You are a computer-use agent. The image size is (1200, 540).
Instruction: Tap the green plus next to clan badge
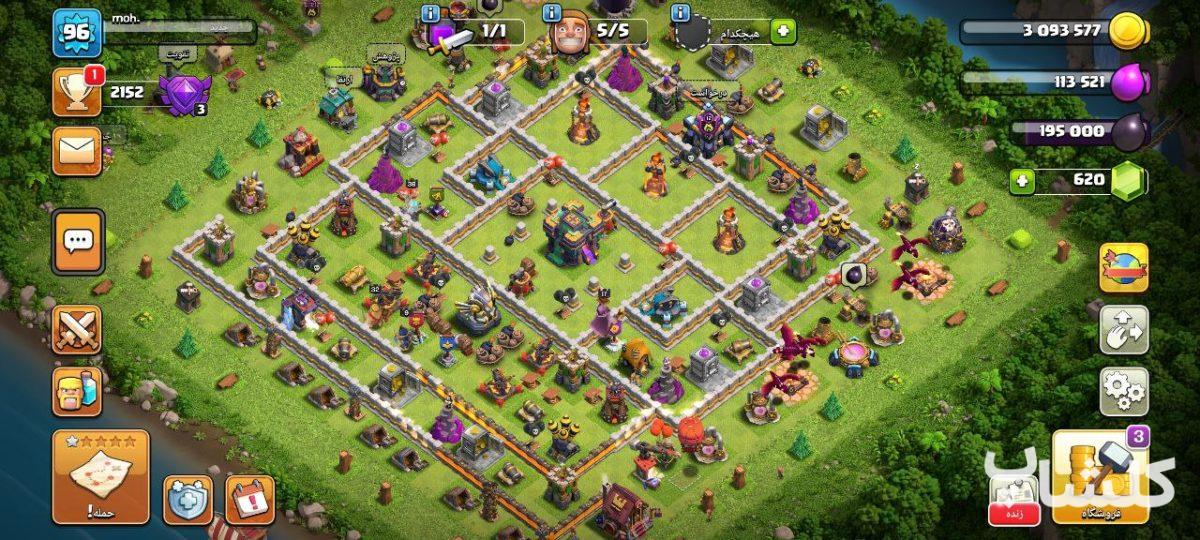782,32
